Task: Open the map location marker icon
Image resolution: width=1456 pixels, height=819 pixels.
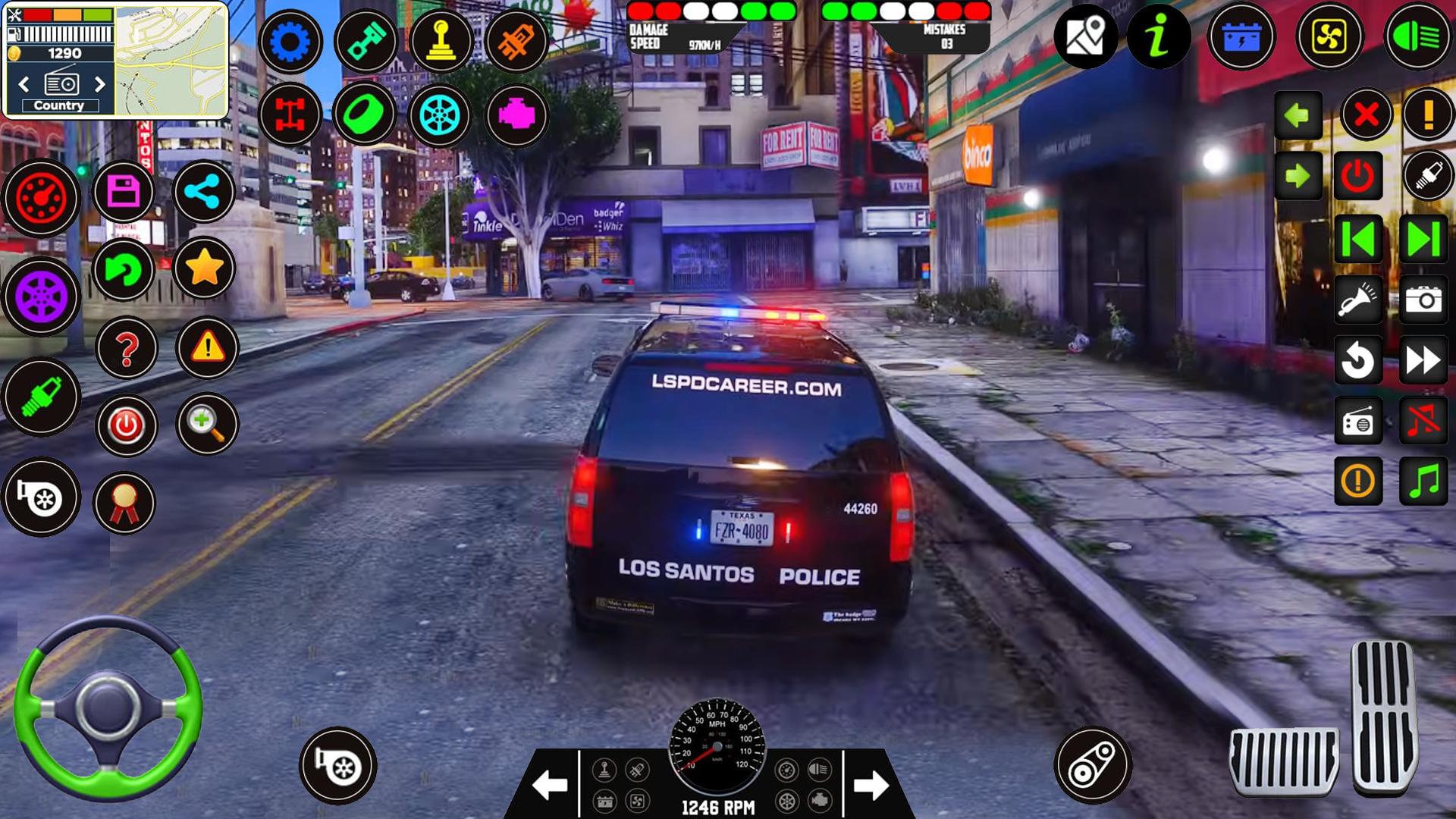Action: pyautogui.click(x=1085, y=36)
